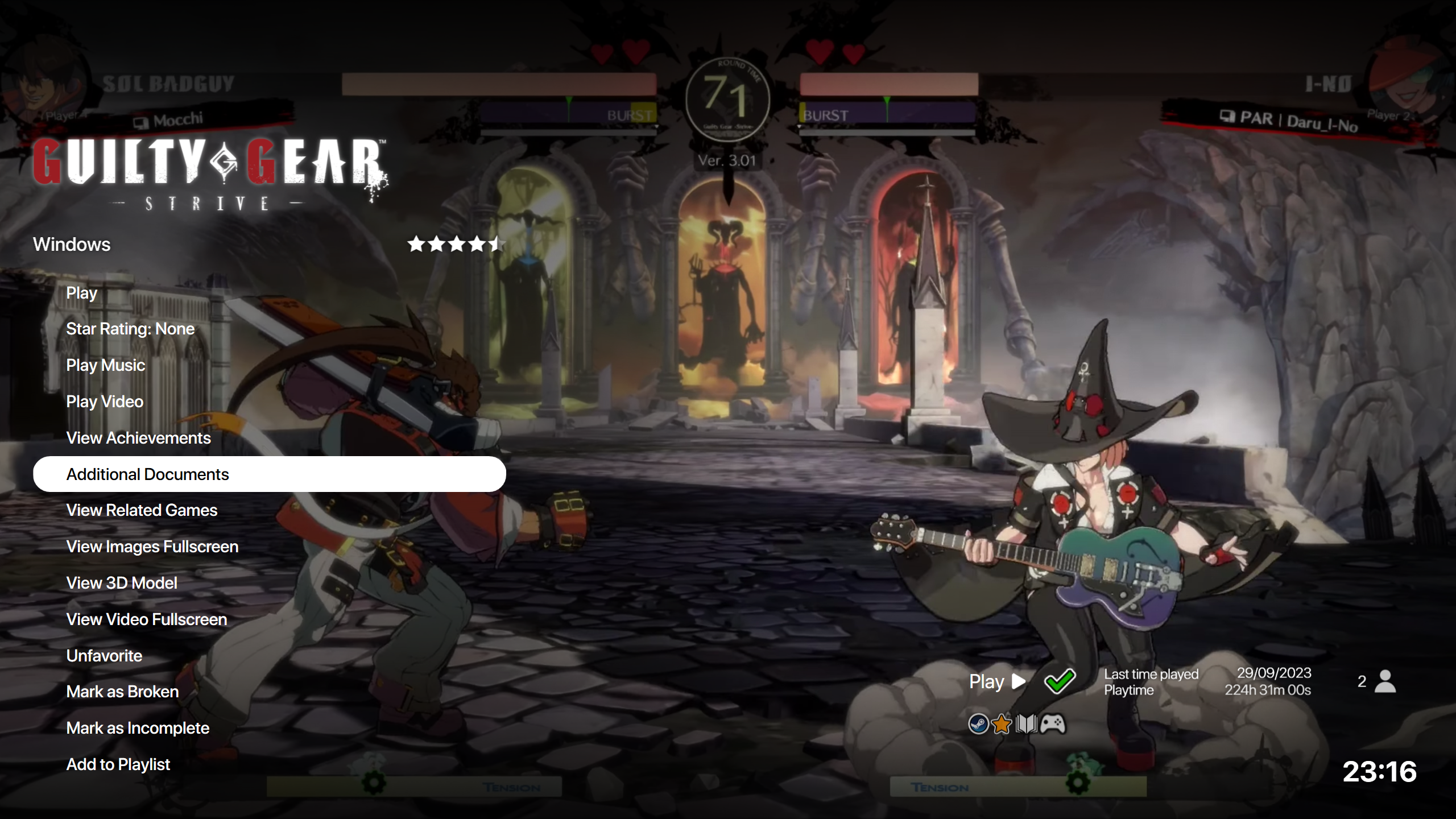Select Mark as Incomplete
This screenshot has height=819, width=1456.
[138, 728]
